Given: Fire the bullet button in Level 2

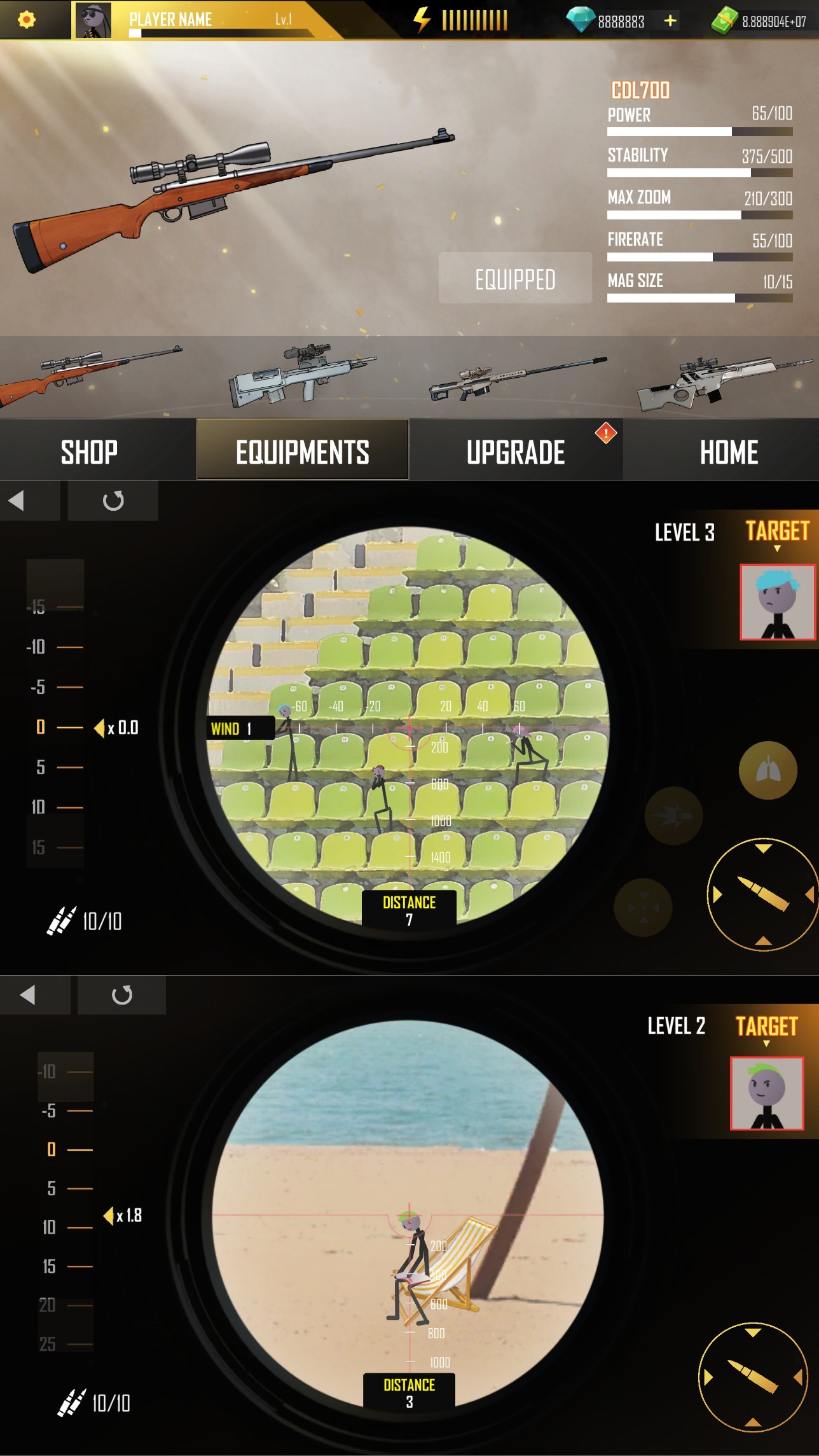Looking at the screenshot, I should pos(753,1376).
